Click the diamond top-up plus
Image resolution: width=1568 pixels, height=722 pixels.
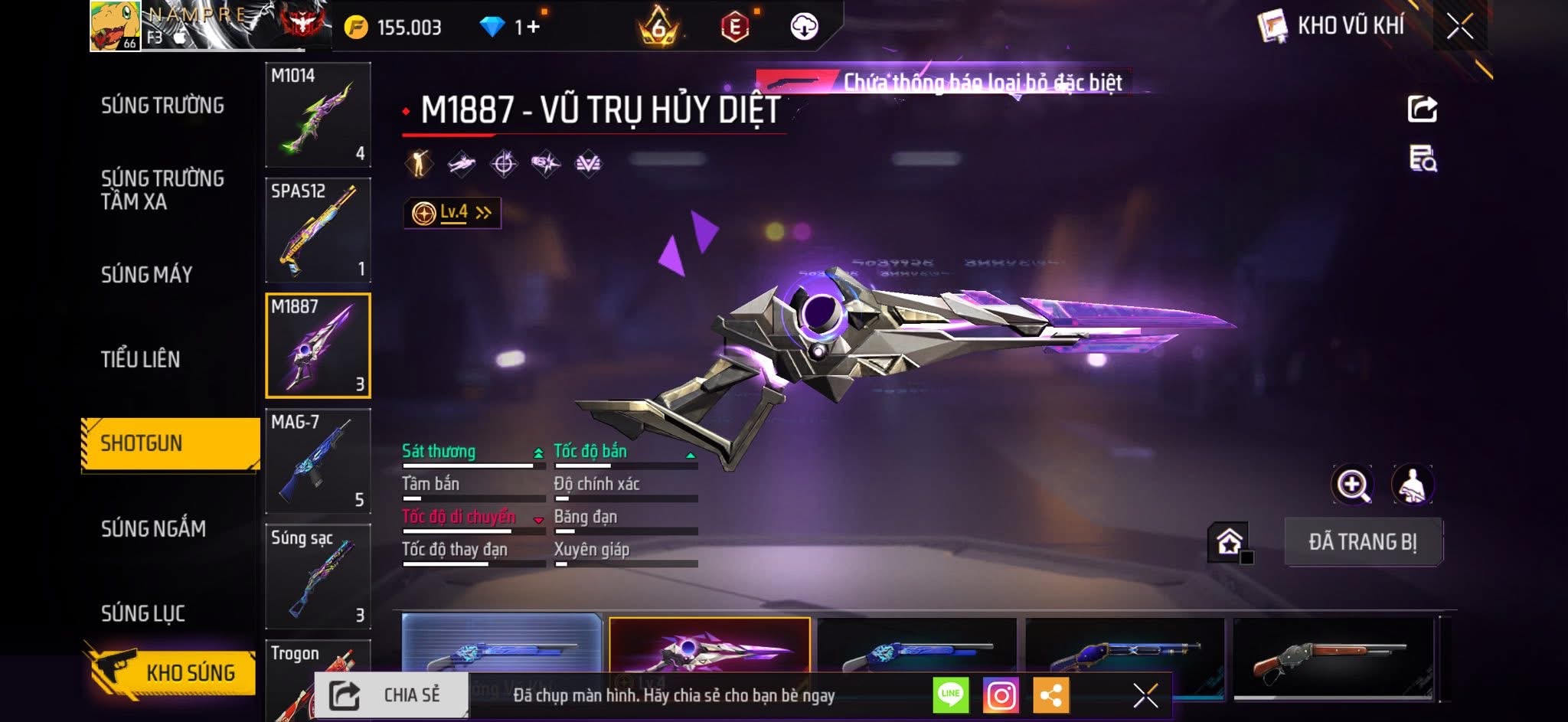(533, 28)
